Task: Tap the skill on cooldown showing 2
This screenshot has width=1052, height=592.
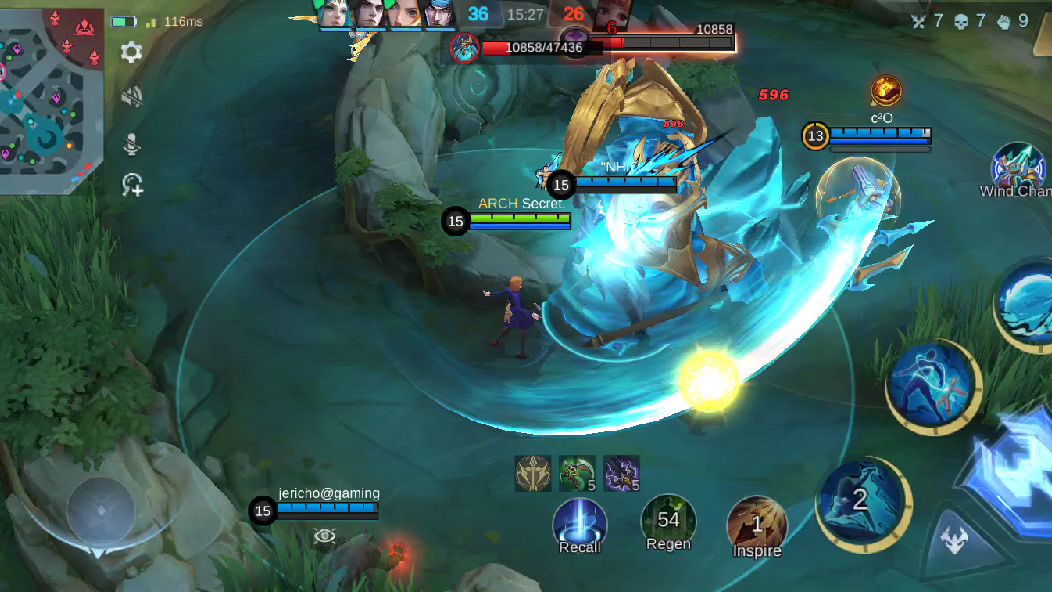Action: tap(861, 501)
